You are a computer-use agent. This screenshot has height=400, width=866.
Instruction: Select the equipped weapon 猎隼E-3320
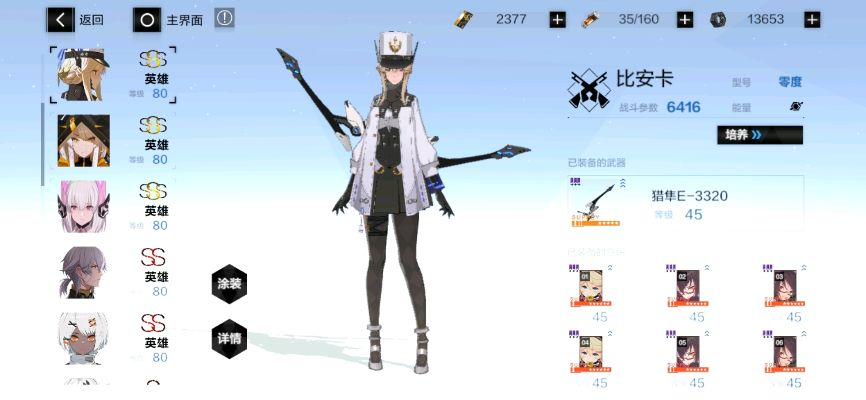685,203
